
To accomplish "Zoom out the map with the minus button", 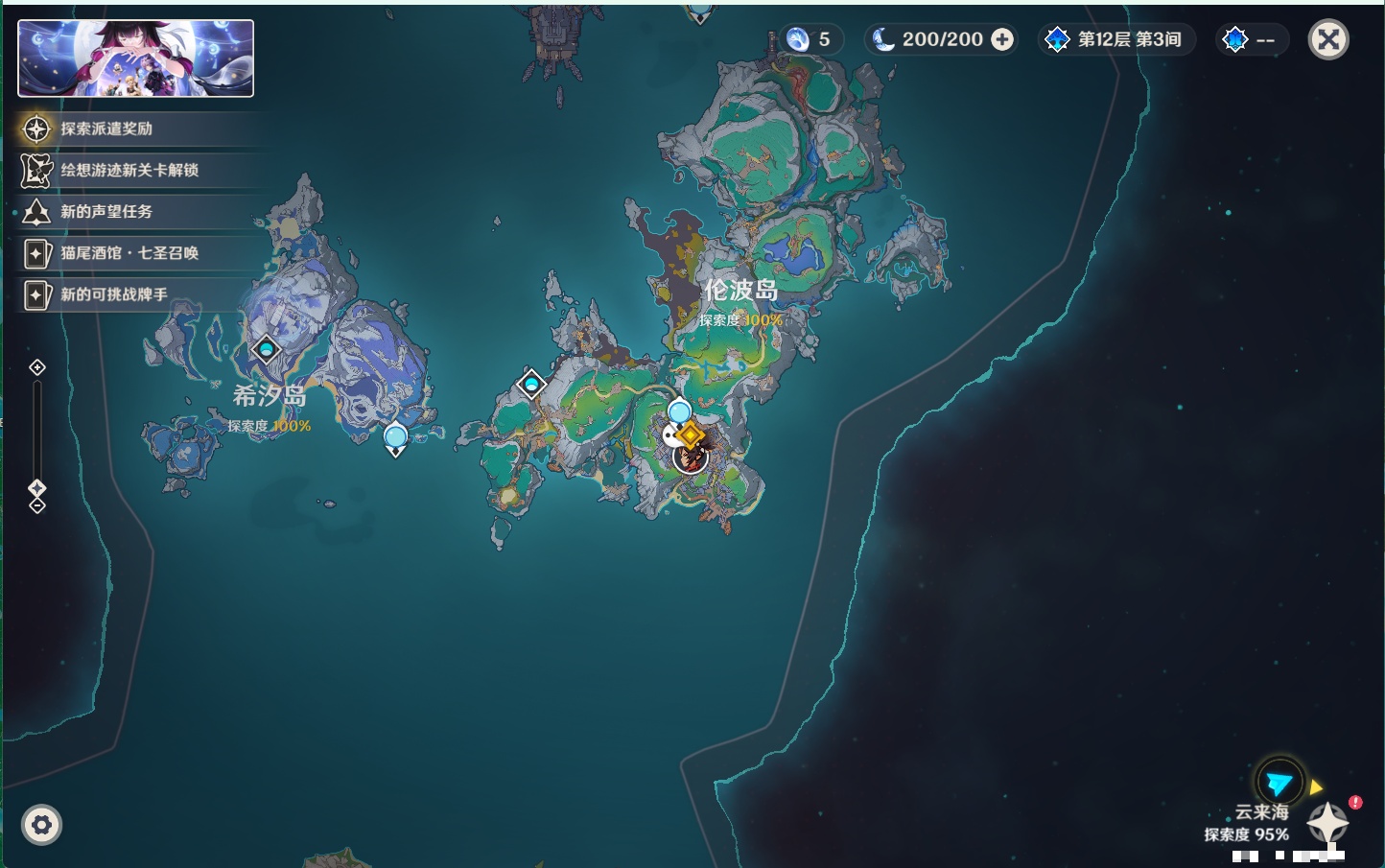I will click(x=37, y=505).
